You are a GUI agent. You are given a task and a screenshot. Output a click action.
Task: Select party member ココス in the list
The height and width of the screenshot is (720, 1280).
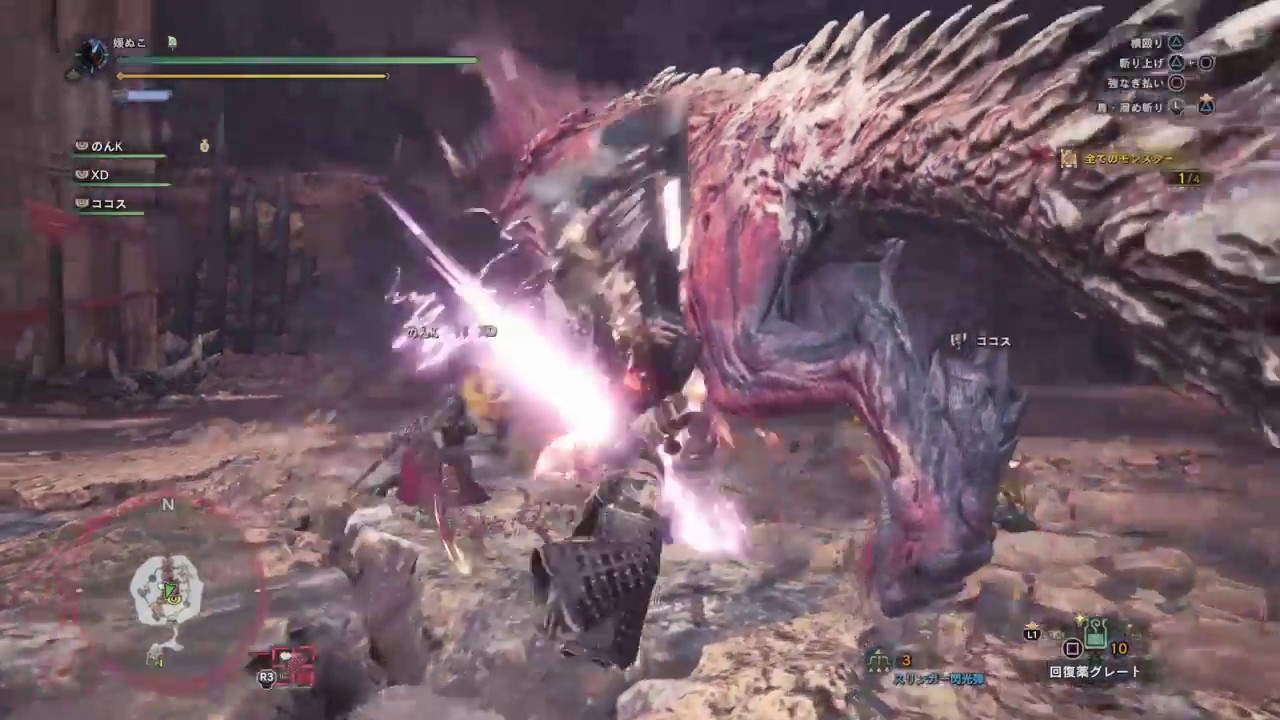pos(108,204)
